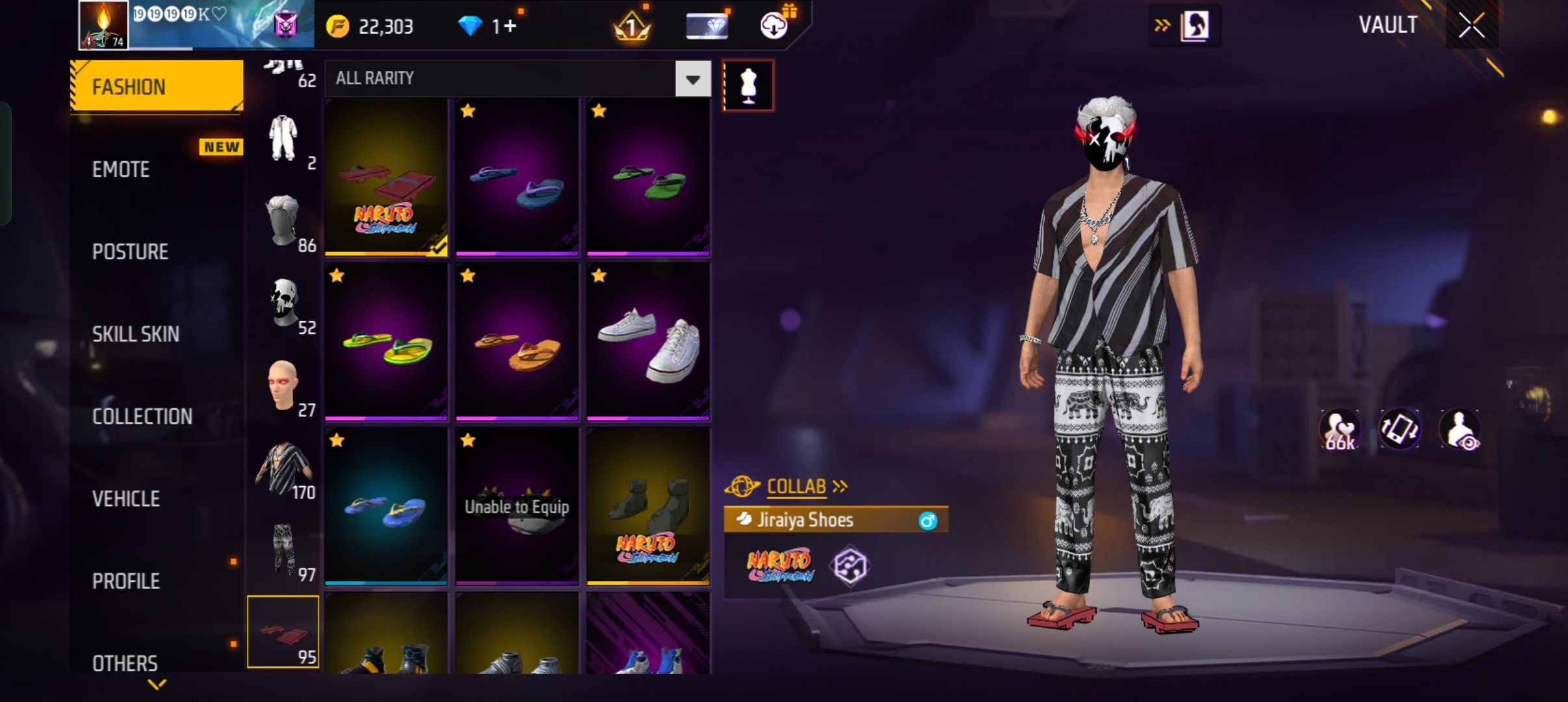The width and height of the screenshot is (1568, 702).
Task: Switch to the Posture tab
Action: click(130, 252)
